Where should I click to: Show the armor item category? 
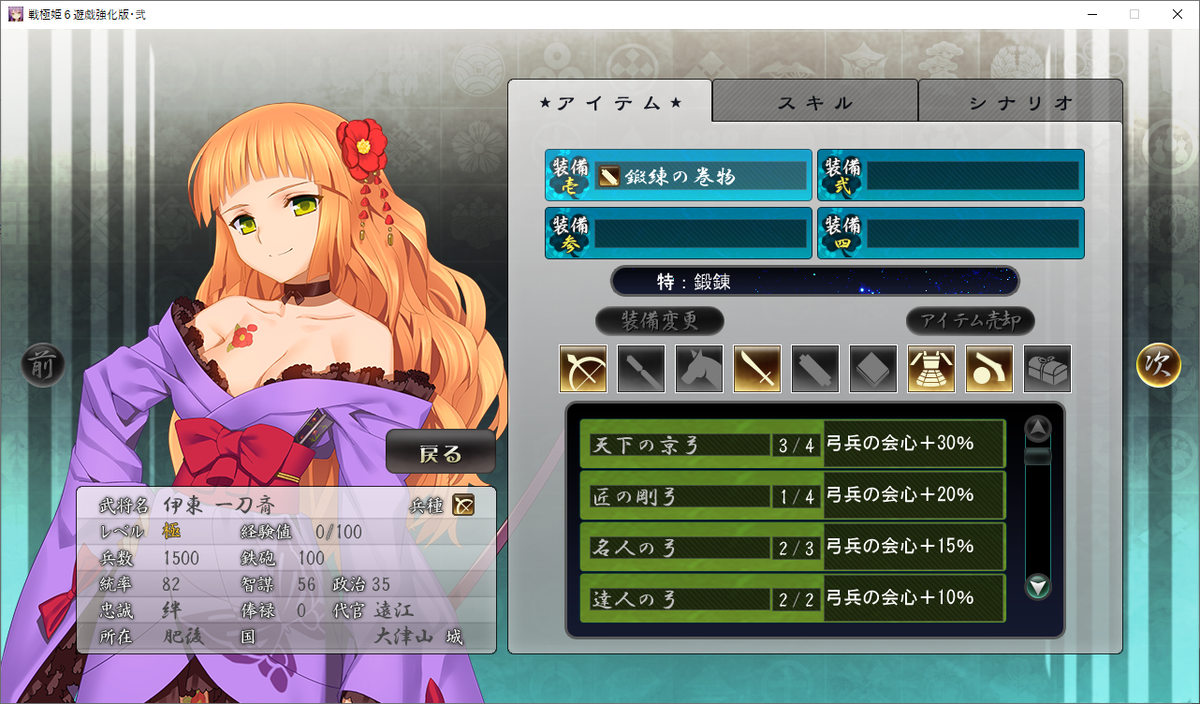click(931, 369)
